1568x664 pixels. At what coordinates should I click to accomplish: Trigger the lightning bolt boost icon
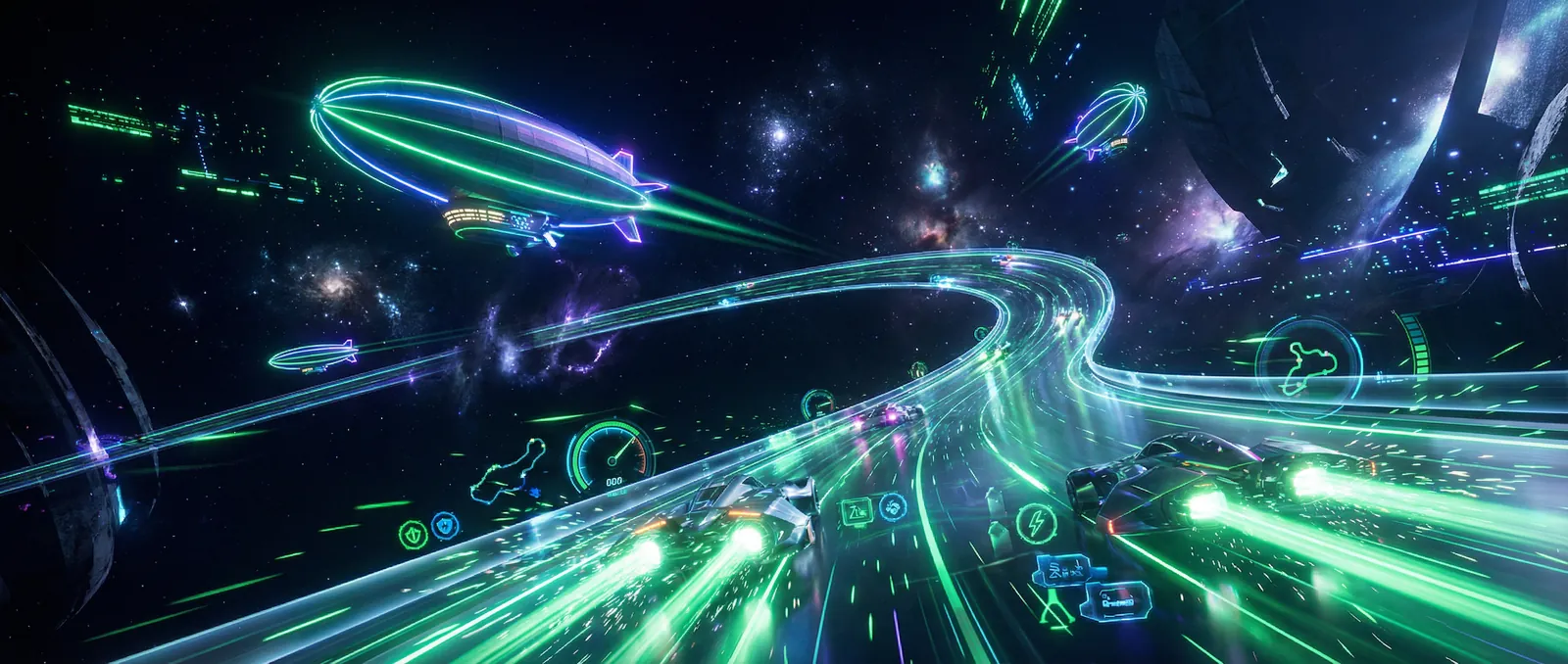pos(1035,522)
